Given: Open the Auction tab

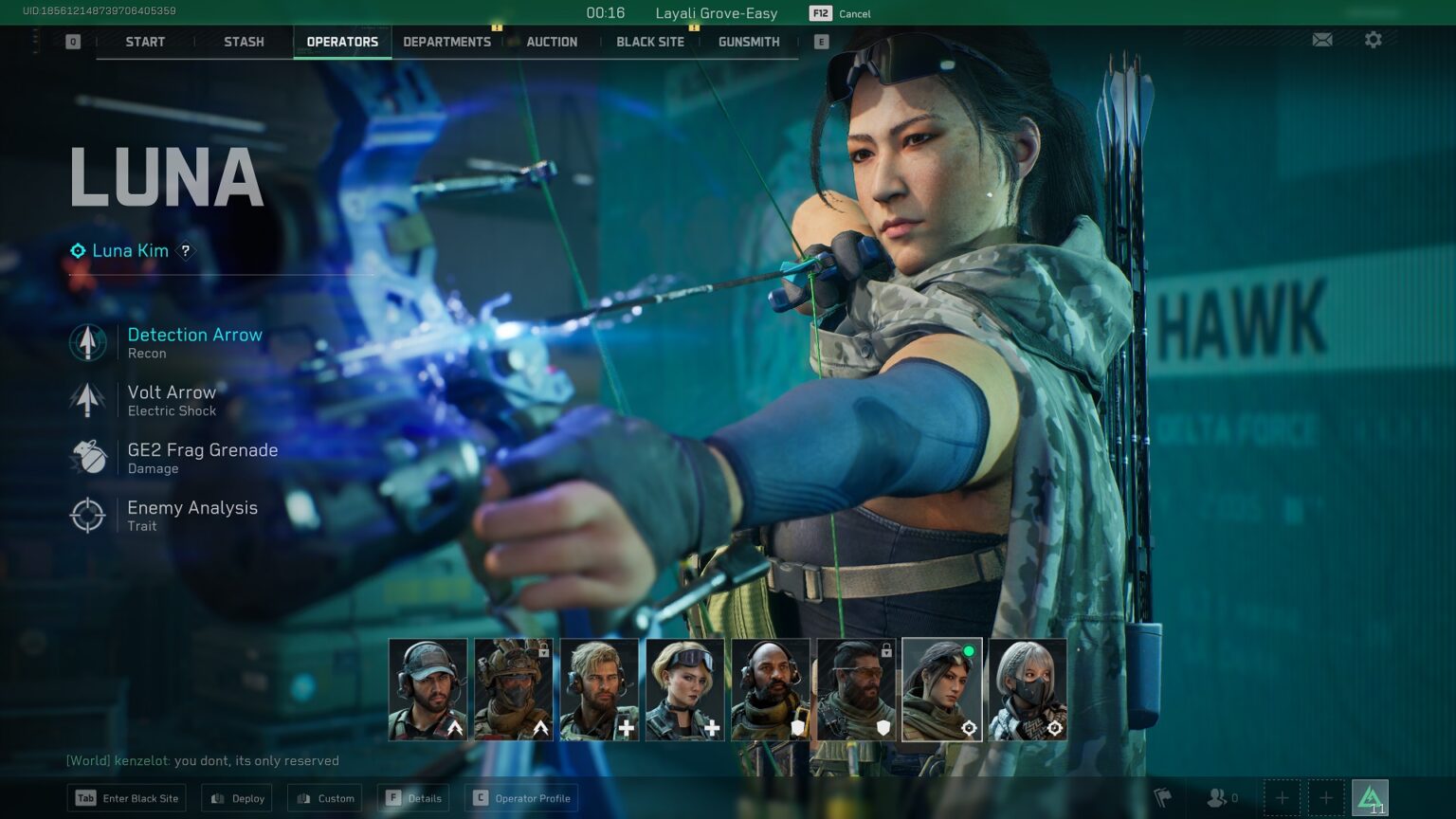Looking at the screenshot, I should (552, 42).
